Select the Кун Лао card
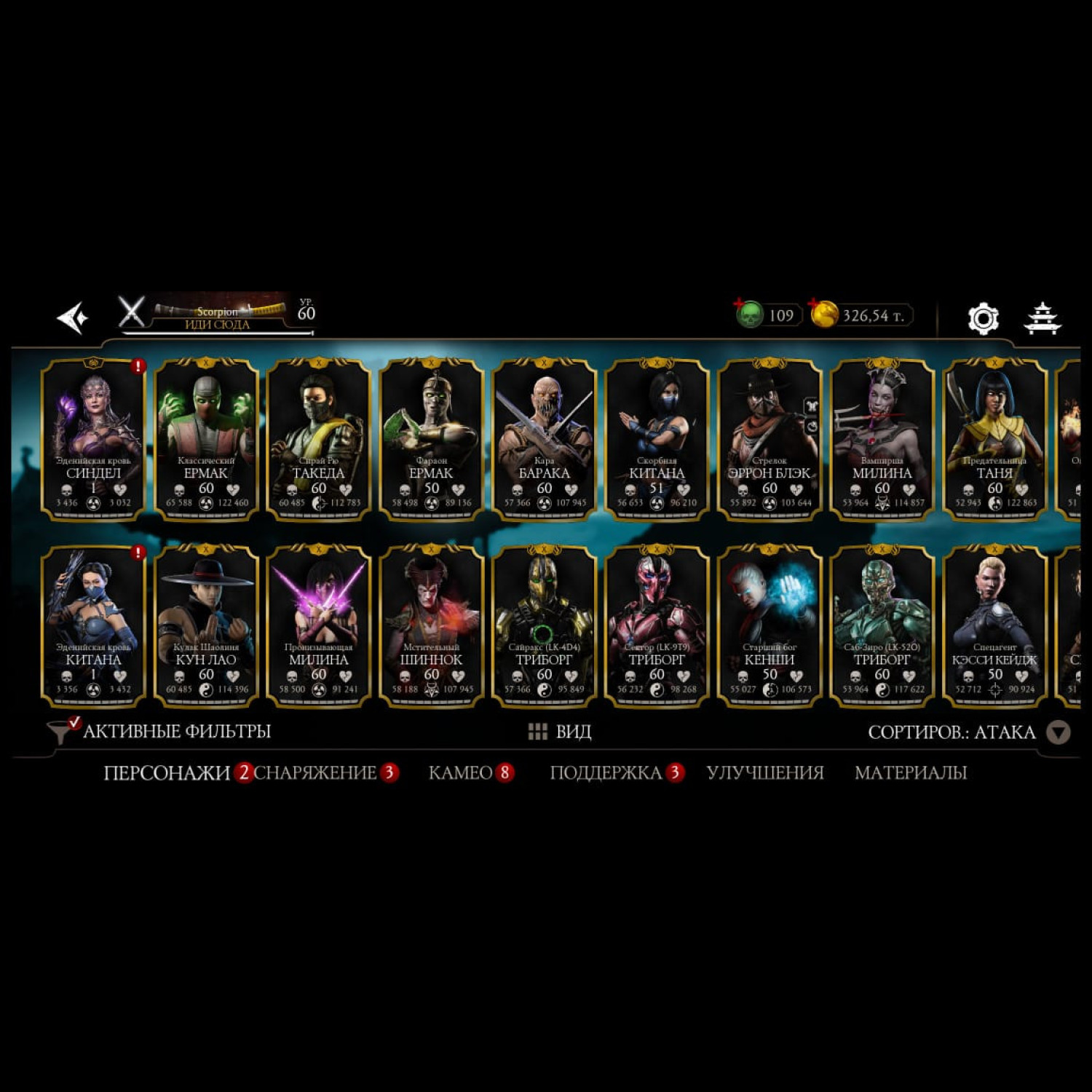The width and height of the screenshot is (1092, 1092). click(206, 626)
